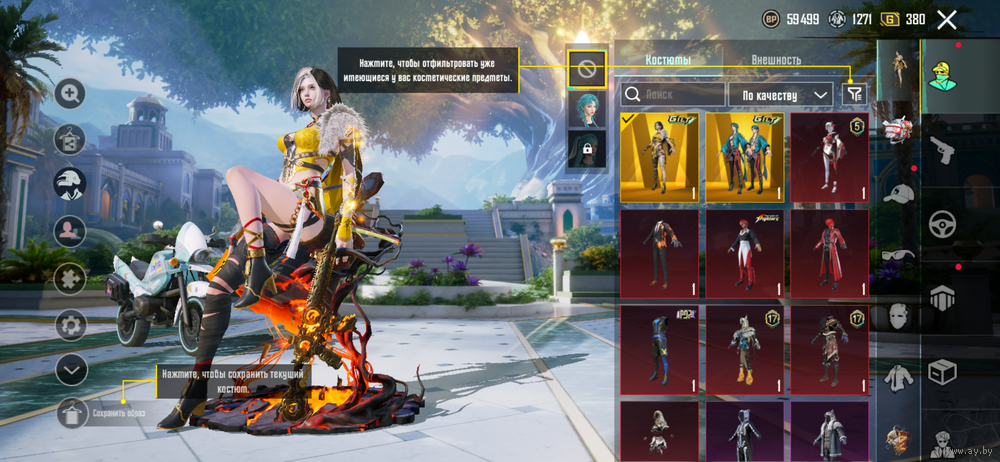Select the teal-haired character portrait
The image size is (1000, 462).
click(587, 109)
